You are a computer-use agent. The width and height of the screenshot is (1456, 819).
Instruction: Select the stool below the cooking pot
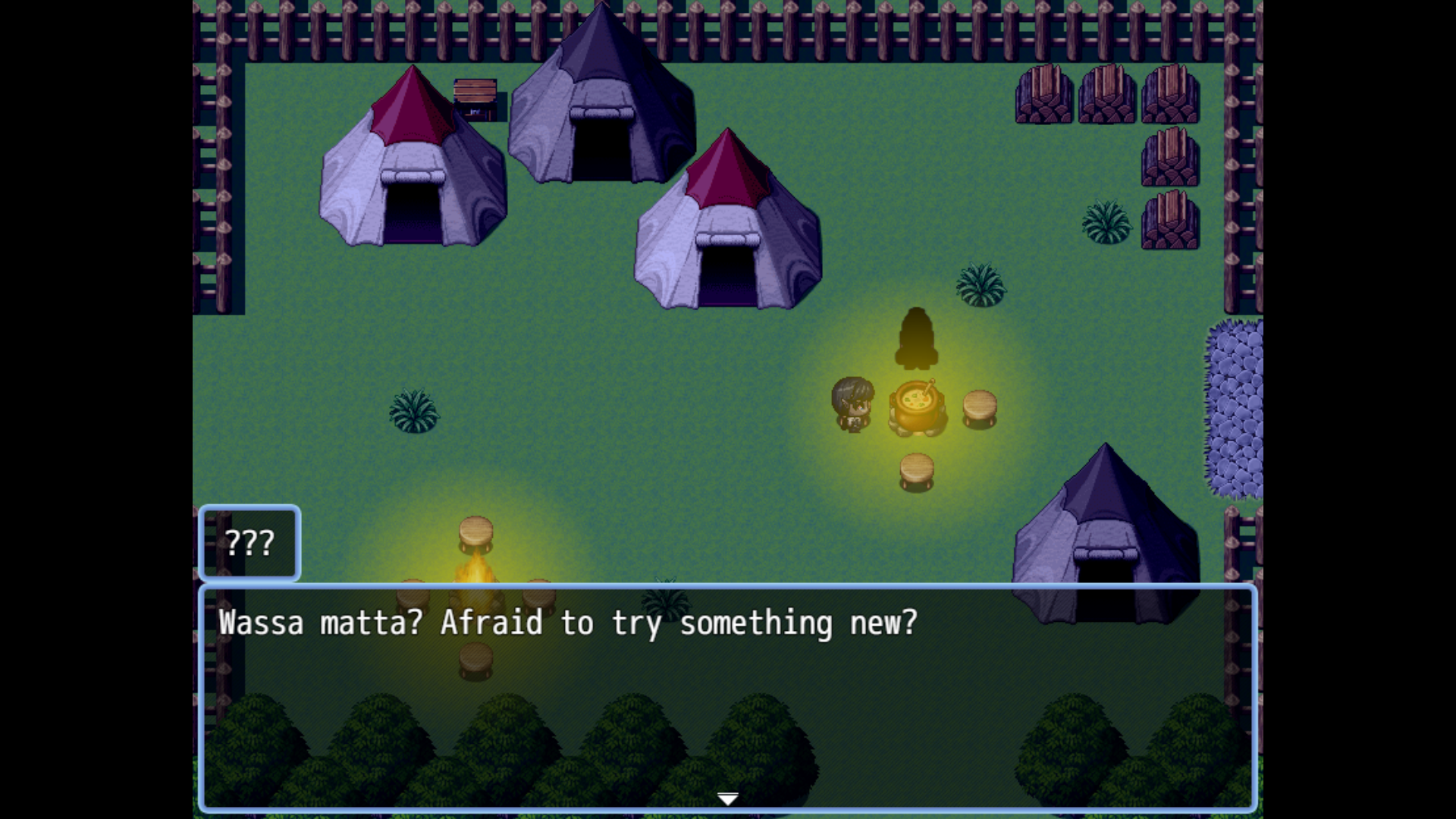(915, 470)
